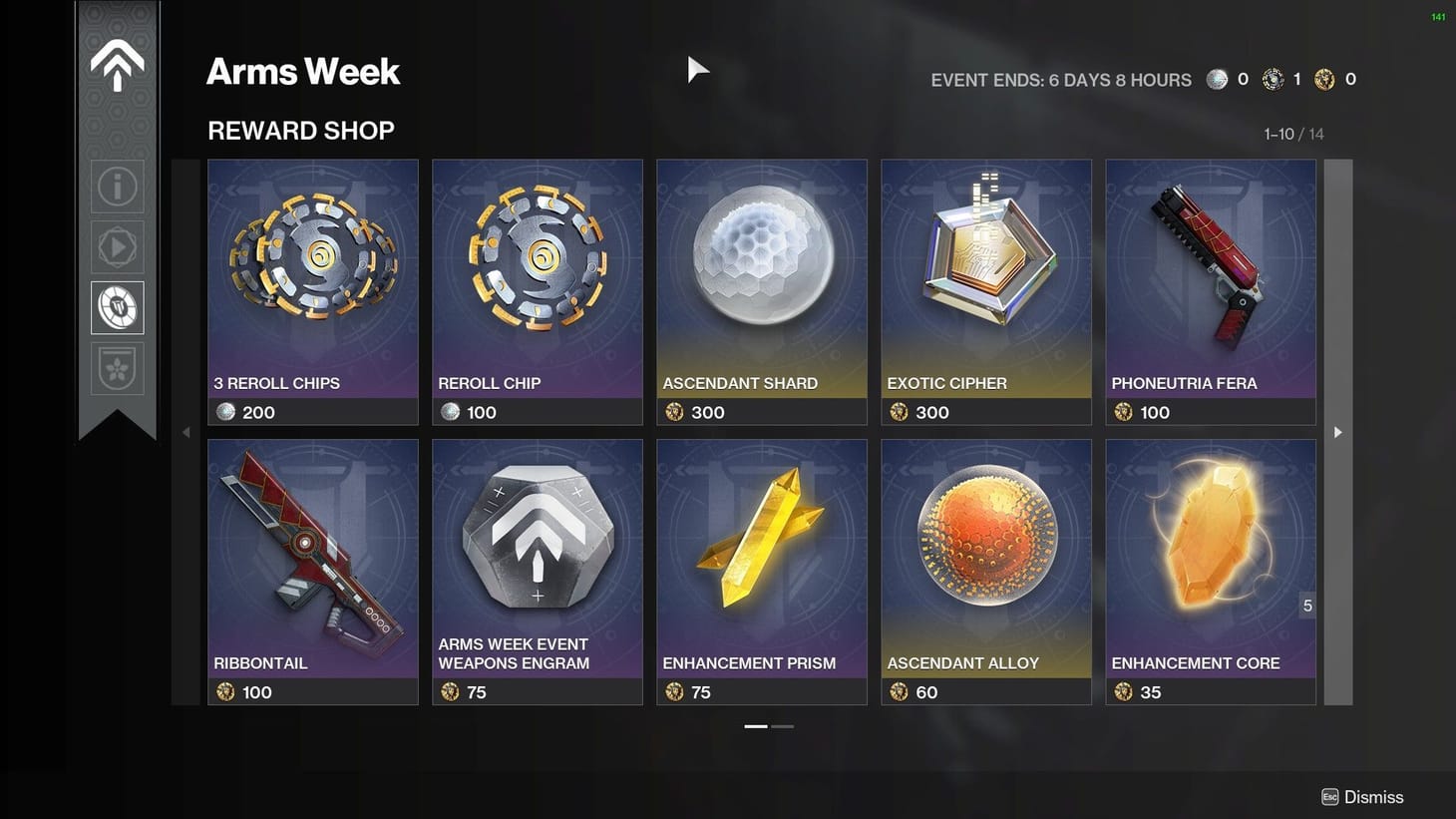Click the black event coin icon showing 1
This screenshot has width=1456, height=819.
[1273, 79]
